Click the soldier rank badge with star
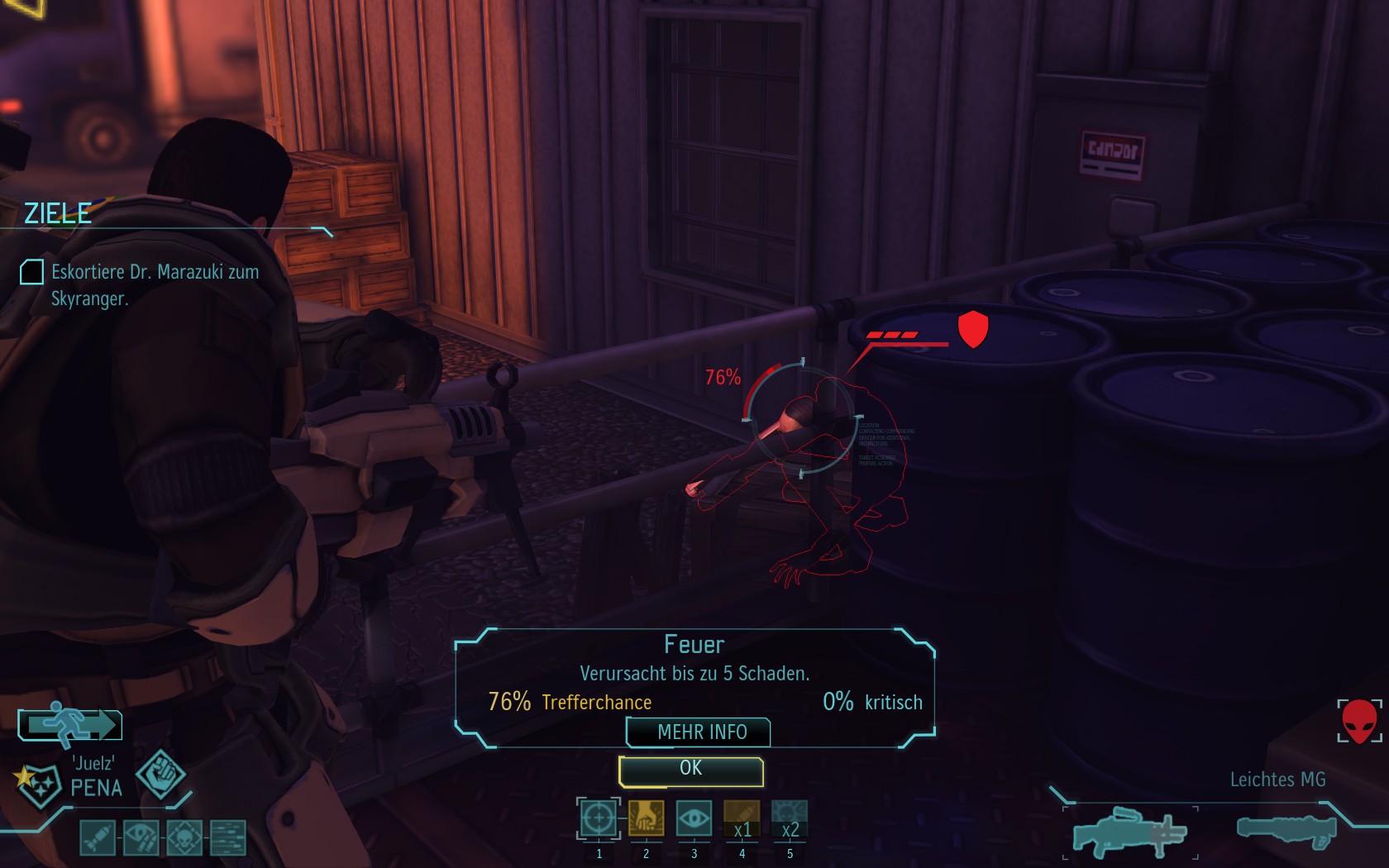 [x=37, y=783]
